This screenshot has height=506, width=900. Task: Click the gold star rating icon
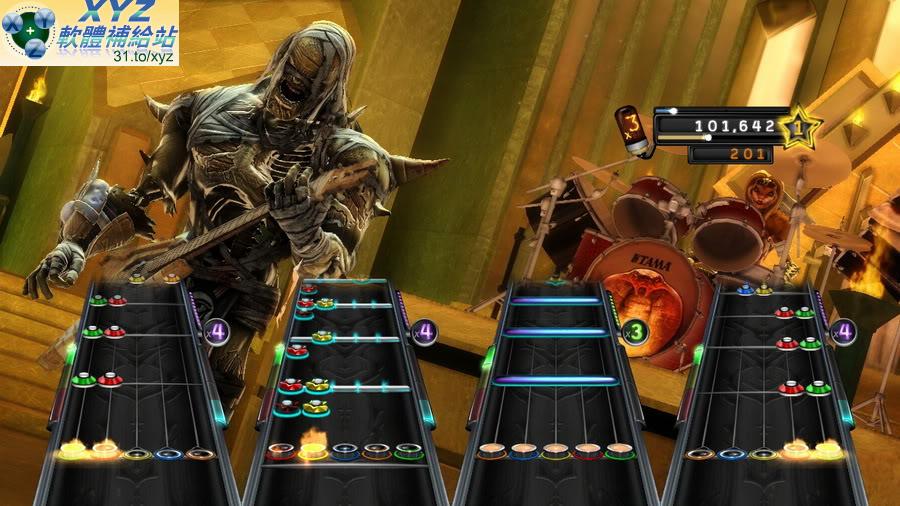[799, 127]
